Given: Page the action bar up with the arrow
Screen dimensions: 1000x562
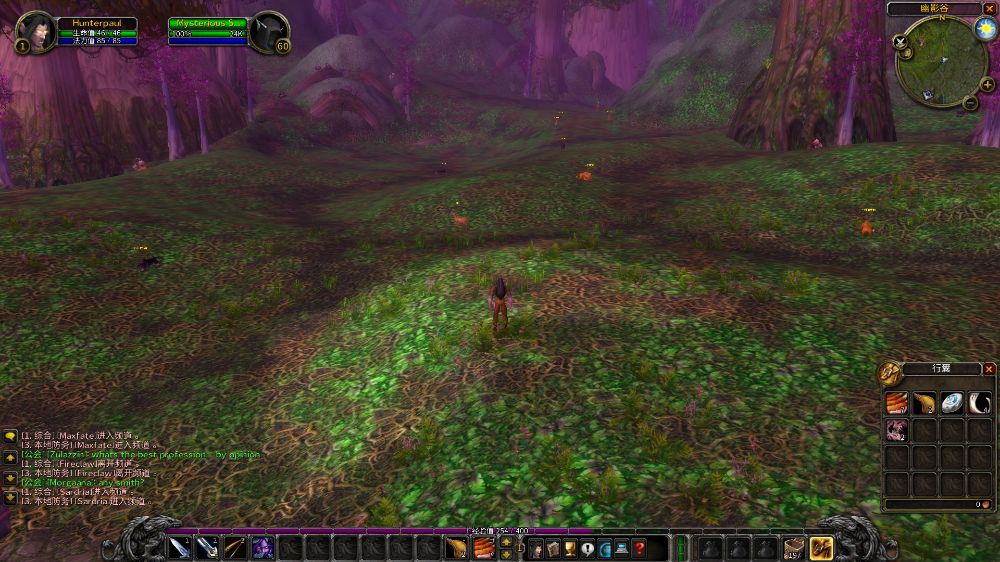Looking at the screenshot, I should pos(506,542).
